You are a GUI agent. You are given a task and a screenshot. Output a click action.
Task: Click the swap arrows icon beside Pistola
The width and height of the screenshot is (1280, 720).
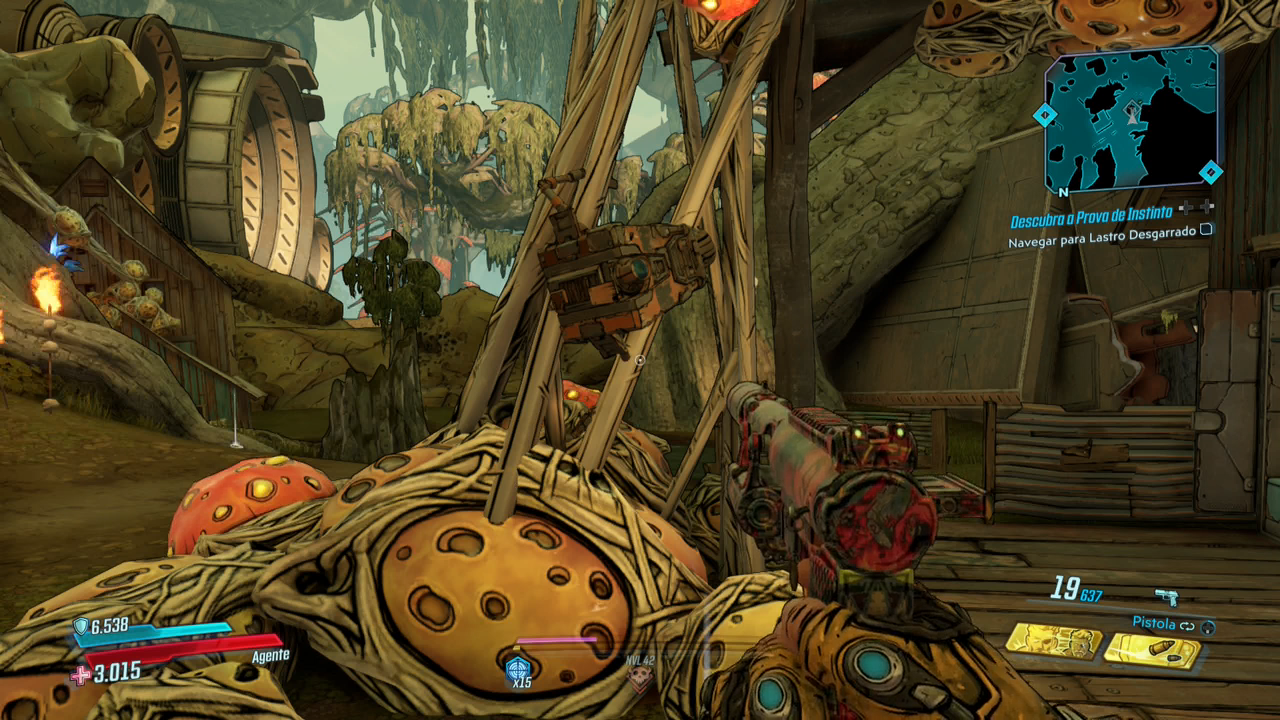click(x=1188, y=625)
